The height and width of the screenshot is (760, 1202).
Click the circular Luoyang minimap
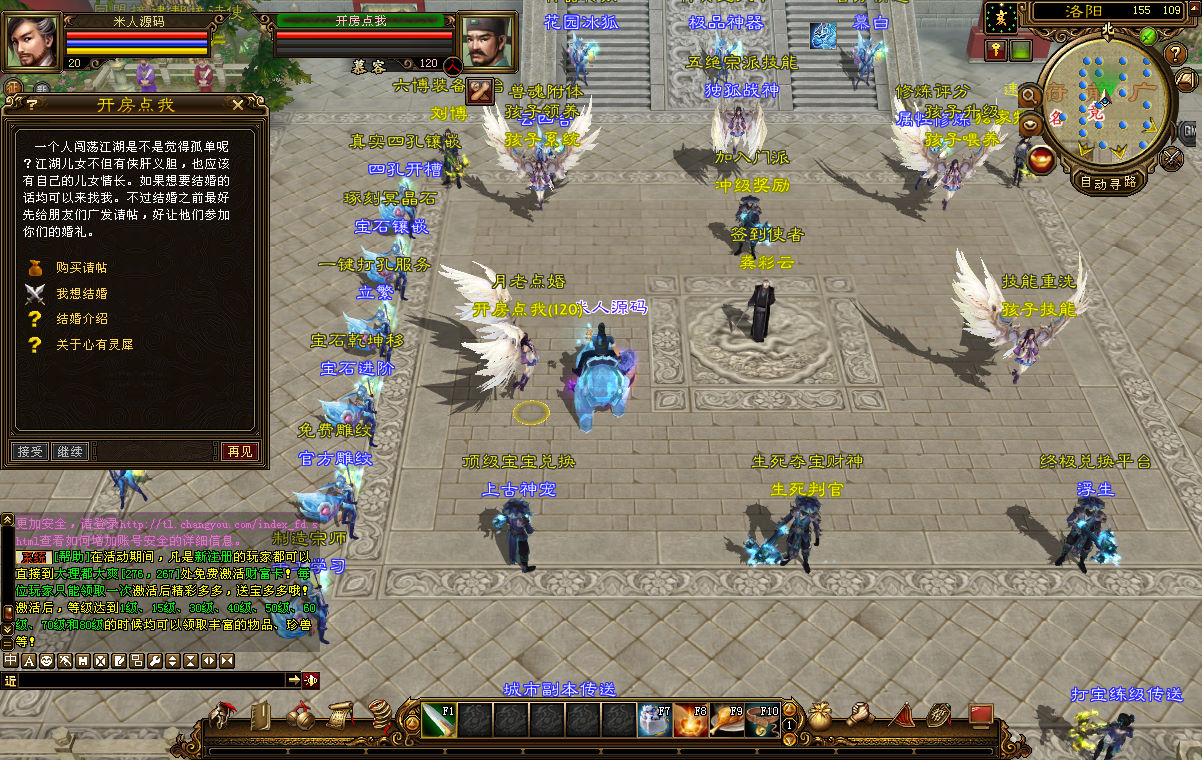click(1104, 103)
